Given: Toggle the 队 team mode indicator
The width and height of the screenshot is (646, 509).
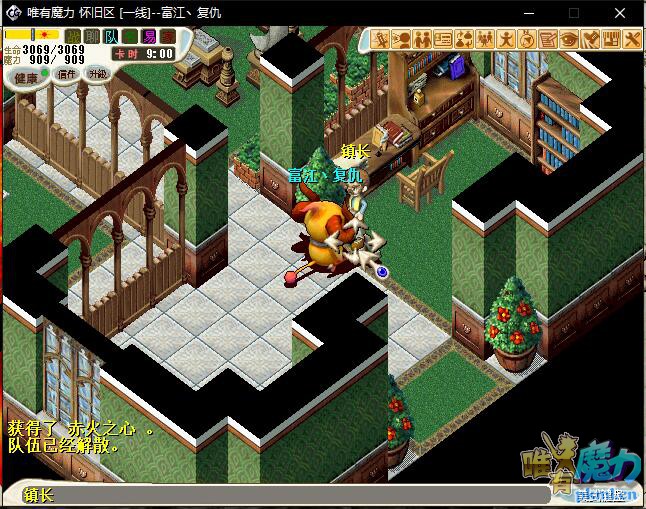Looking at the screenshot, I should 111,37.
